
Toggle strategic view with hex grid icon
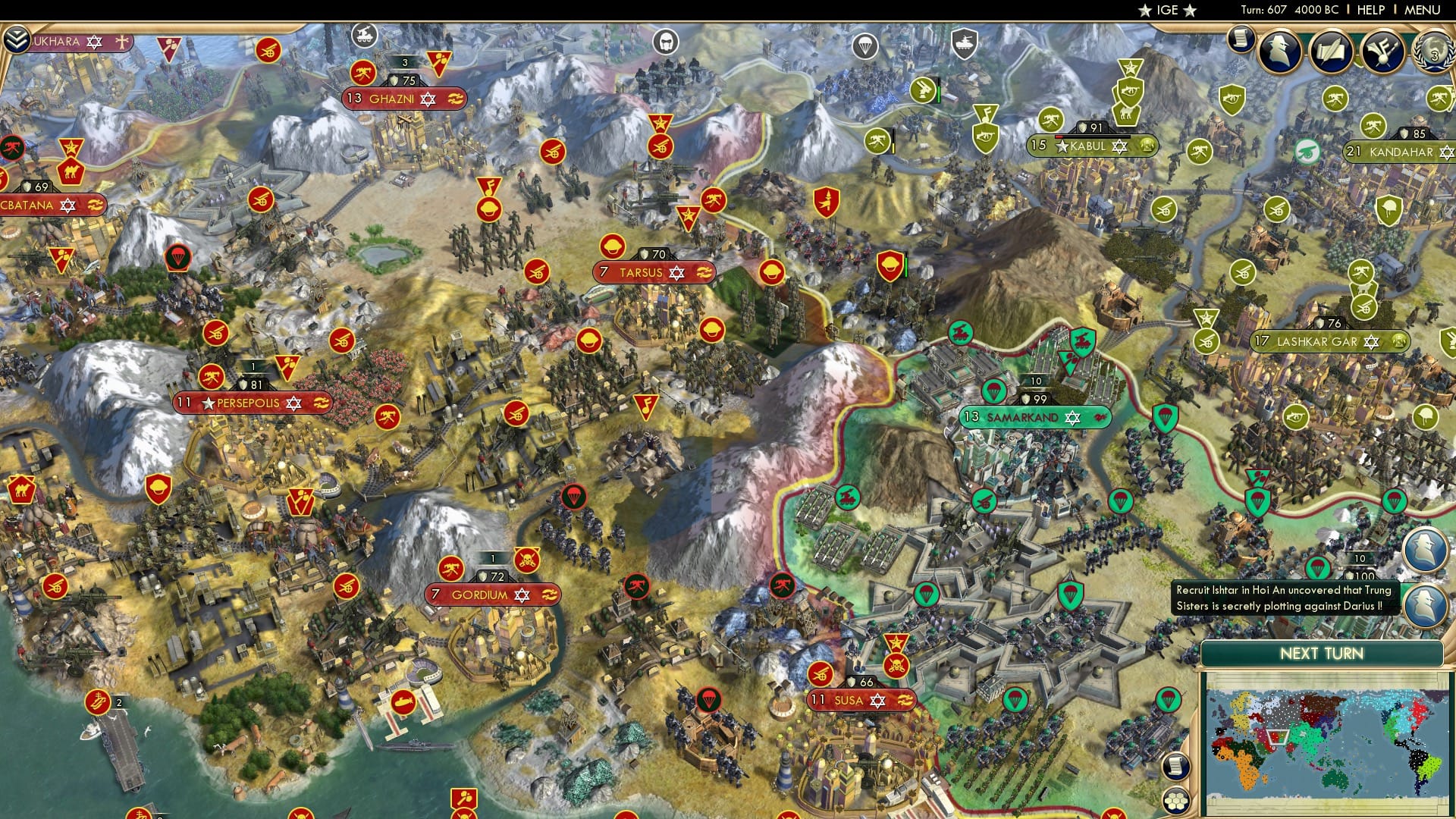pyautogui.click(x=1176, y=802)
